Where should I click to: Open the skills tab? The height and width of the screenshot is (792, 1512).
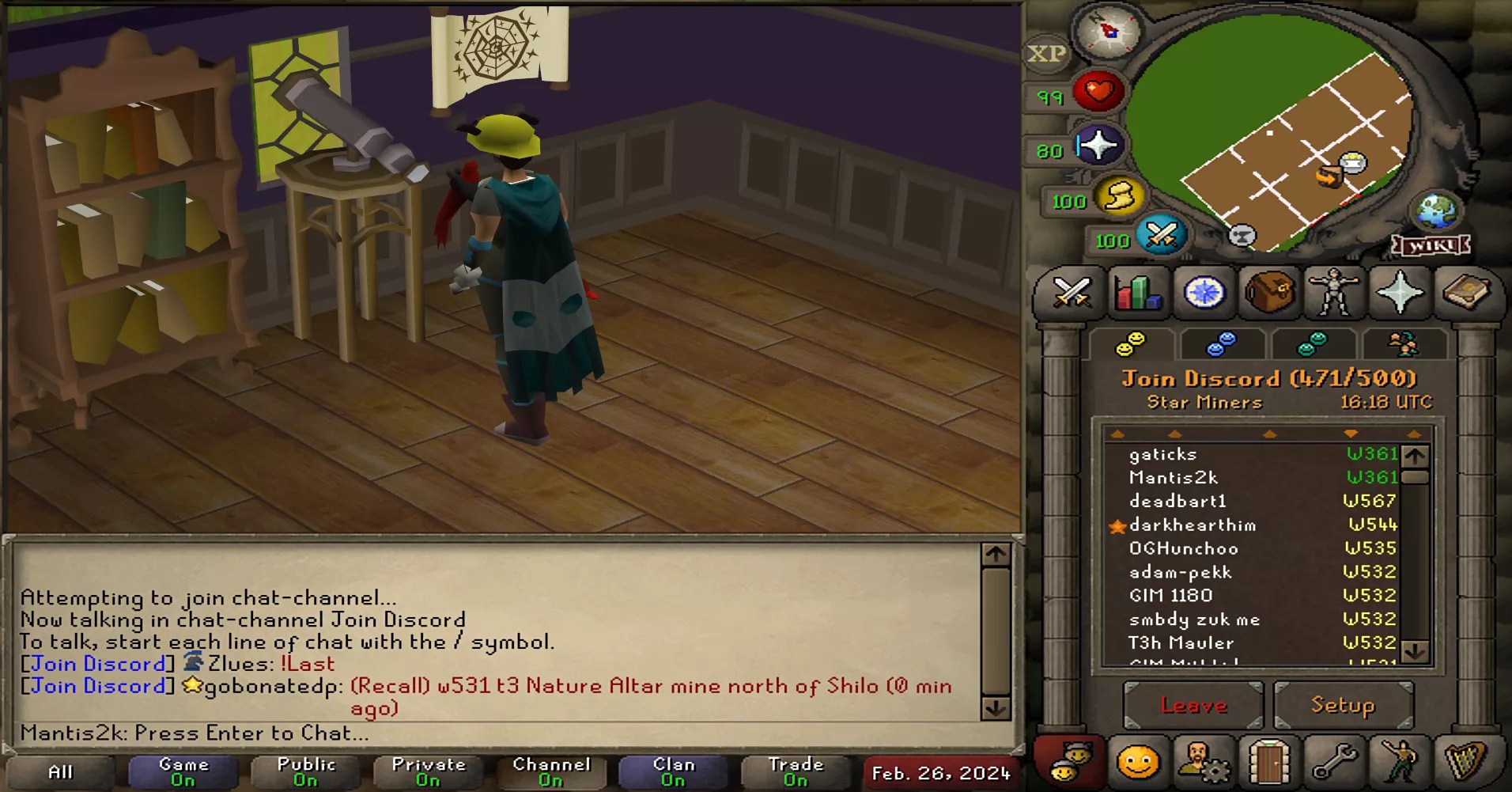click(x=1136, y=294)
